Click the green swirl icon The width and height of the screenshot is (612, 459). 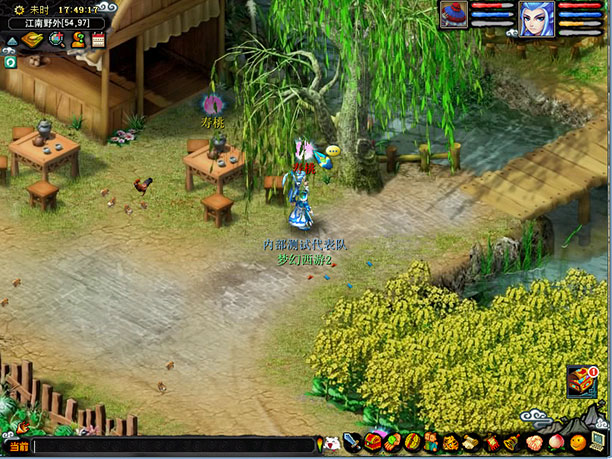pos(10,61)
